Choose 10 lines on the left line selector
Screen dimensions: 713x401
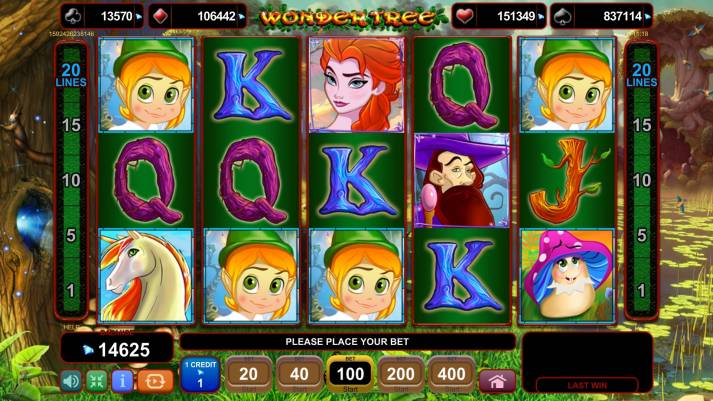[x=71, y=180]
